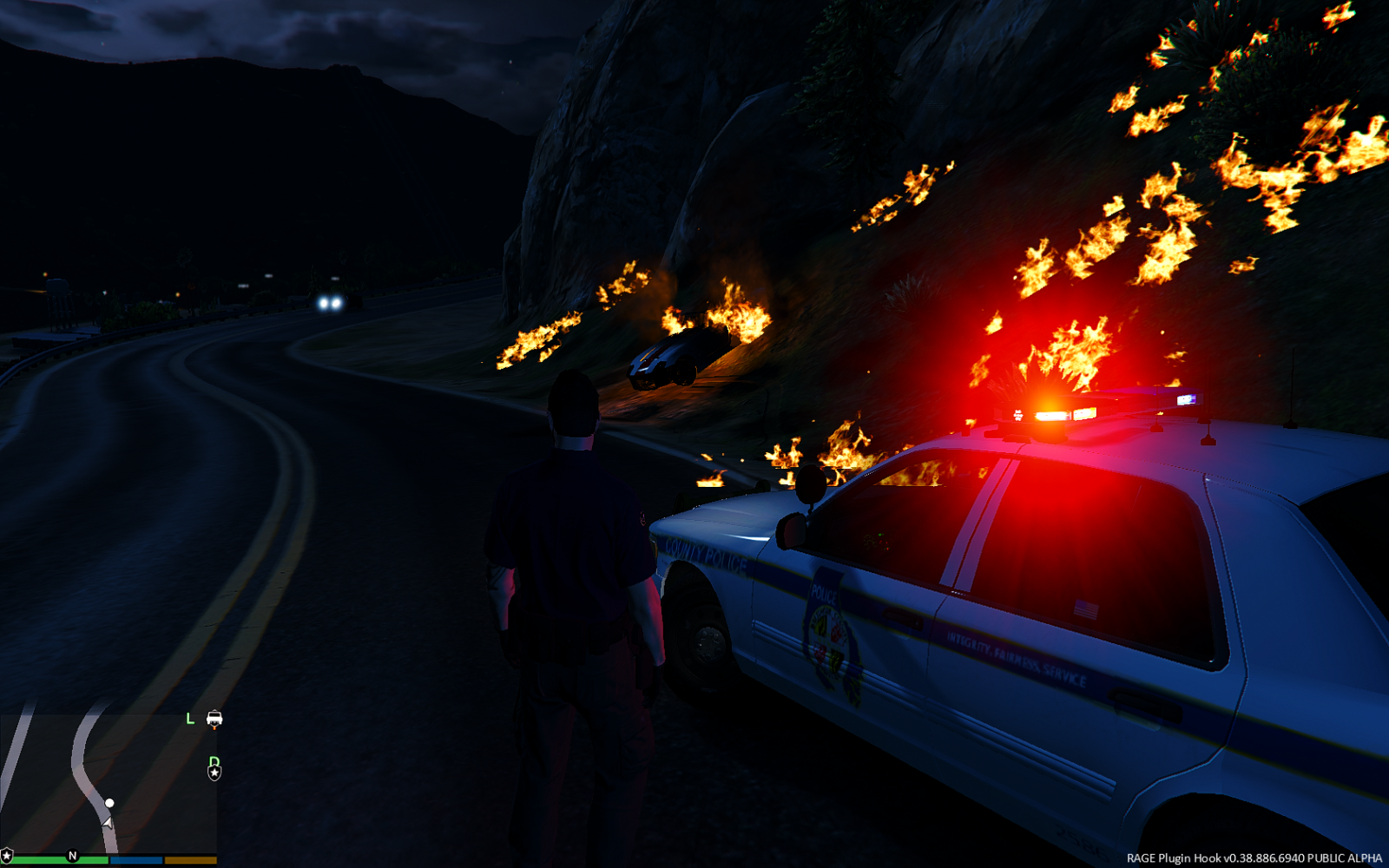Select the white car blip on minimap

[214, 718]
